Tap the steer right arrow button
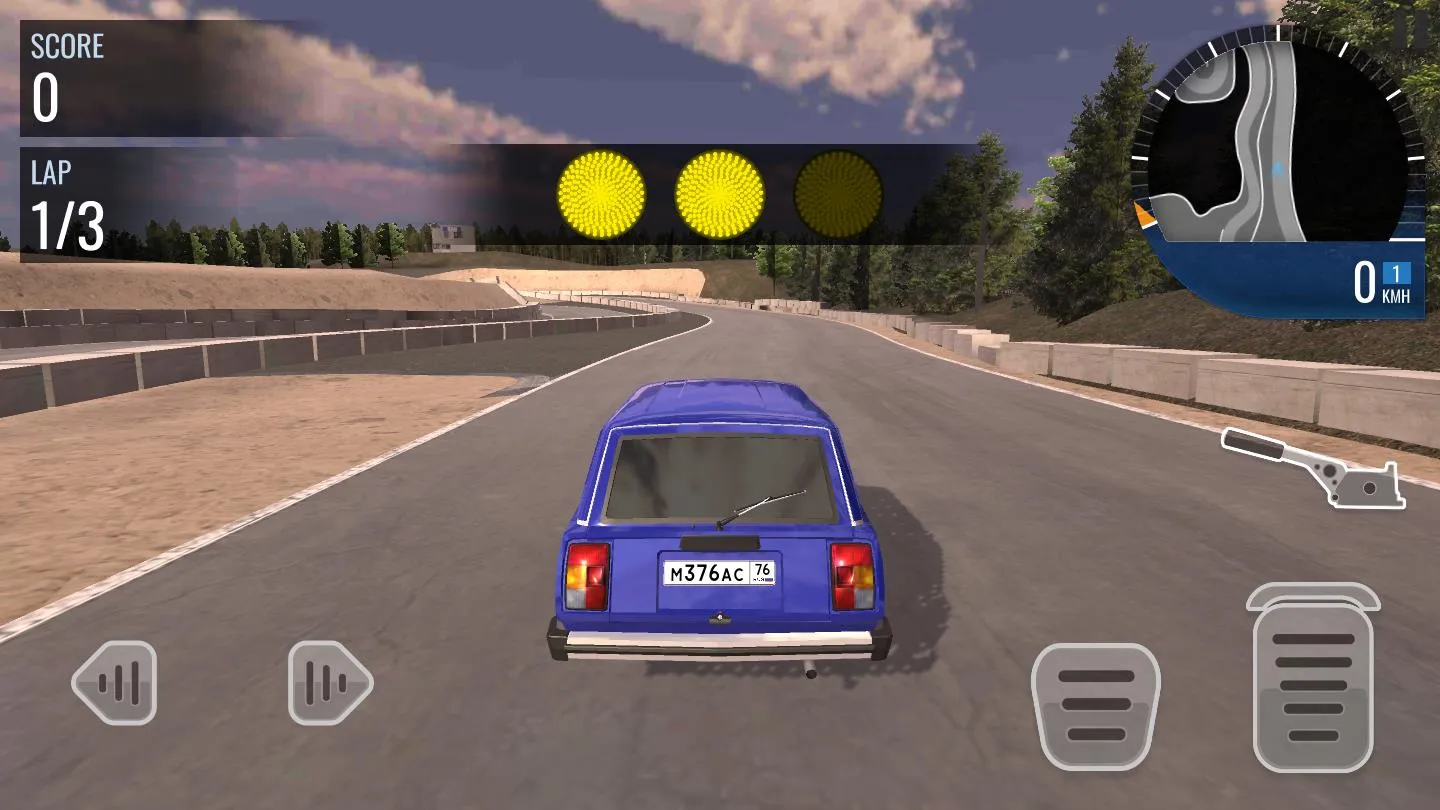This screenshot has height=810, width=1440. pos(330,683)
